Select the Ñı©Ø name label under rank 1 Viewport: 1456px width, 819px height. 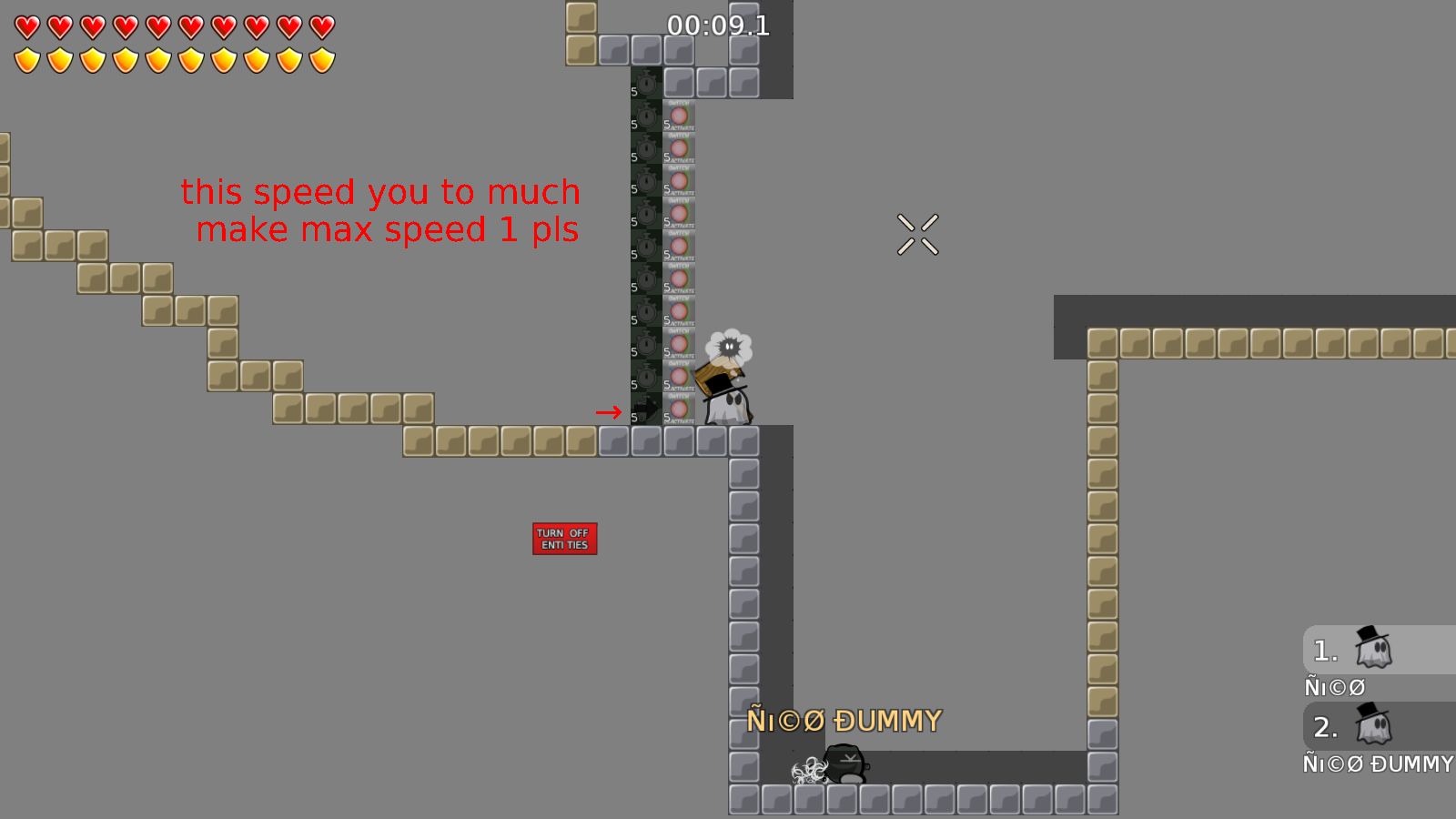click(x=1334, y=686)
